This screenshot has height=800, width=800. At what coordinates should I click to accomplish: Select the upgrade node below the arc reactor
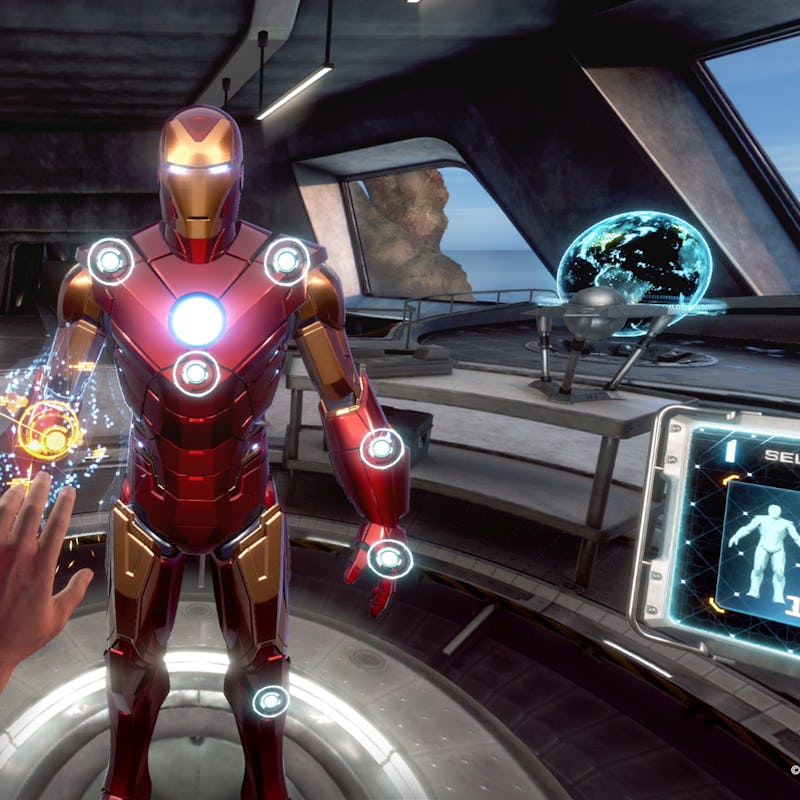click(x=196, y=373)
